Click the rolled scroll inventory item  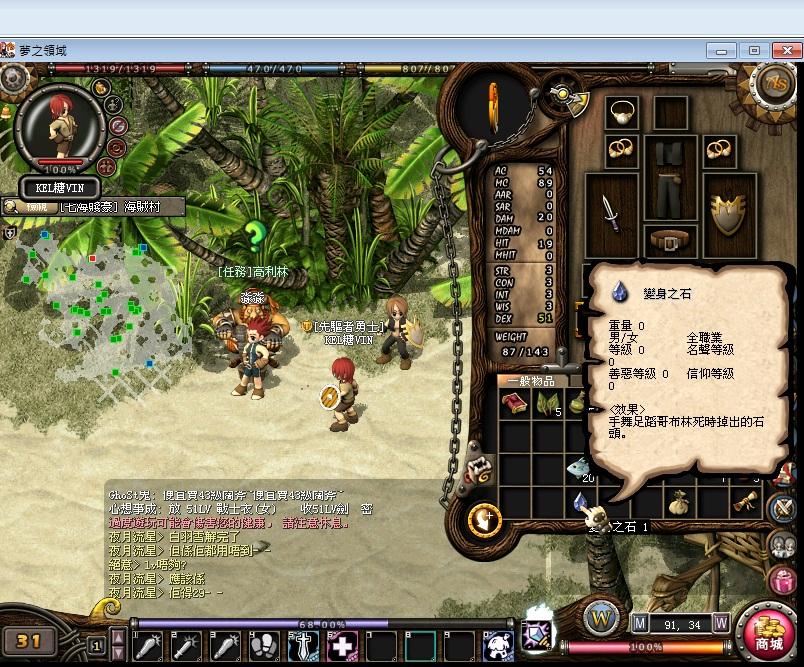745,503
